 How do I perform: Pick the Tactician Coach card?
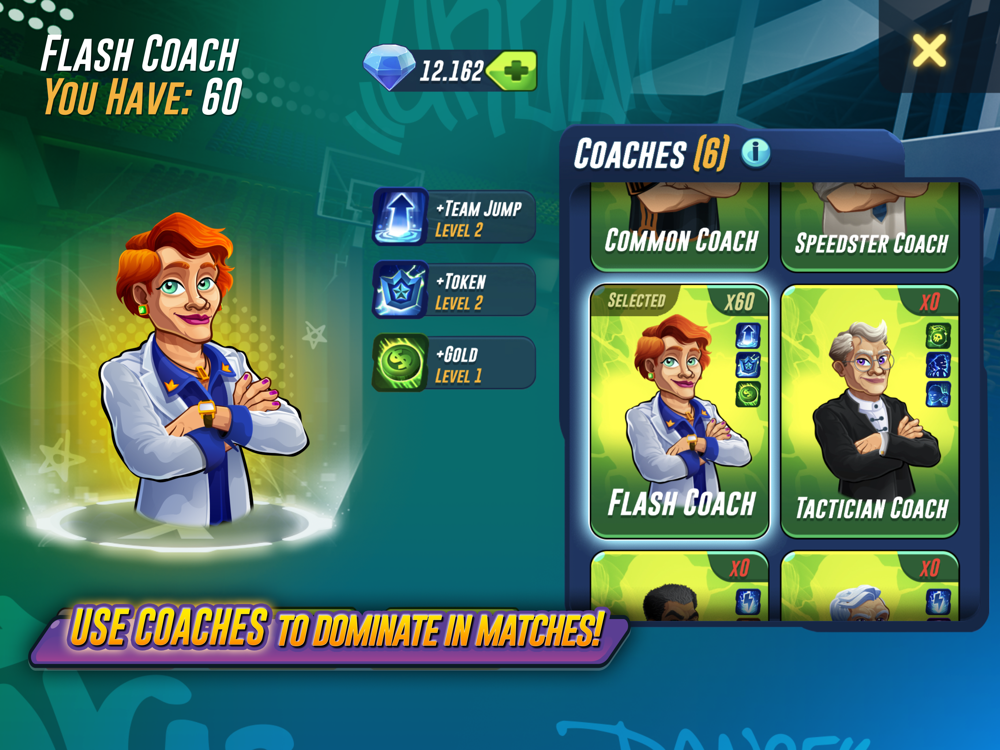click(x=869, y=412)
